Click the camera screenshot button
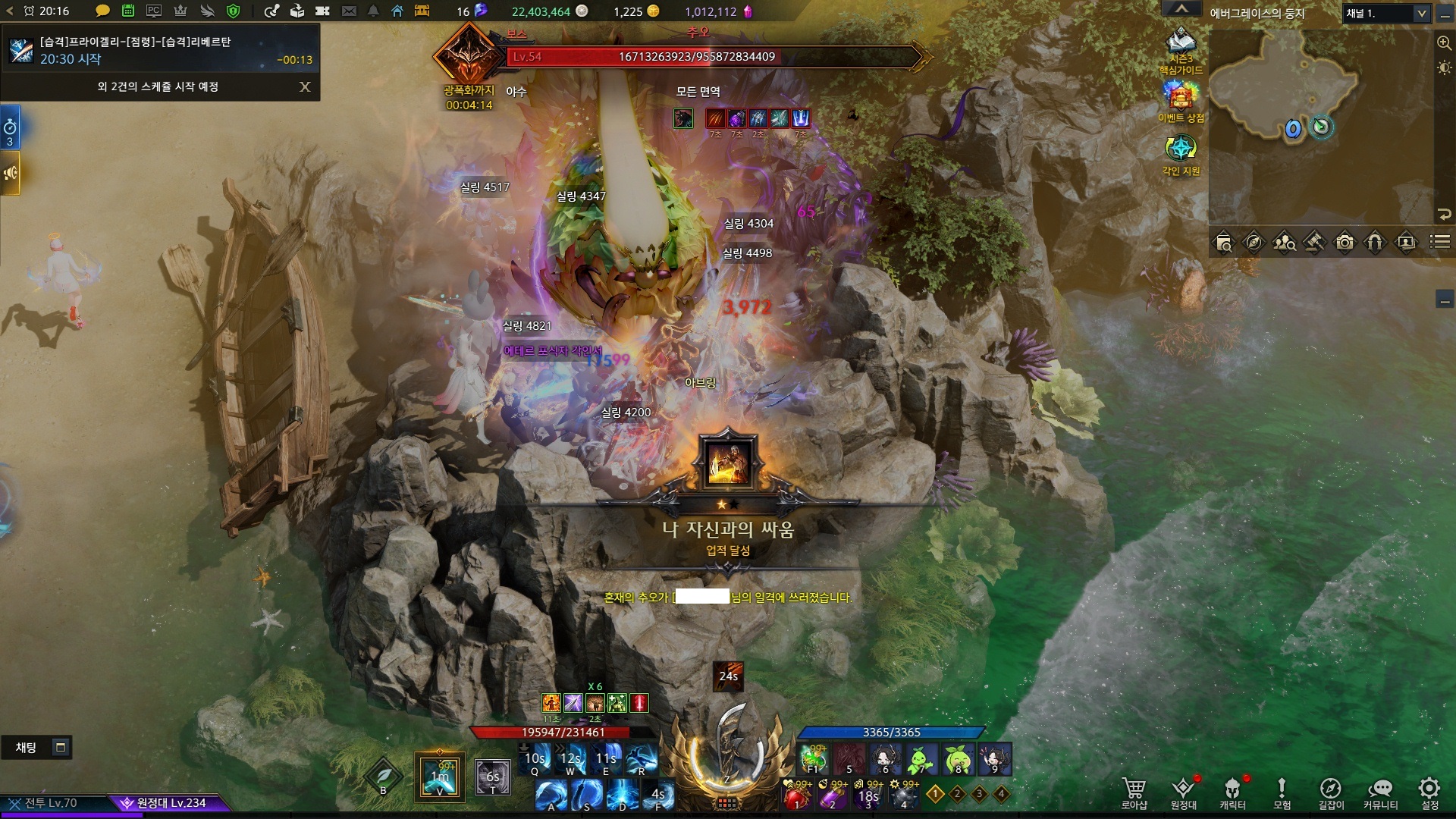The width and height of the screenshot is (1456, 819). 1345,243
